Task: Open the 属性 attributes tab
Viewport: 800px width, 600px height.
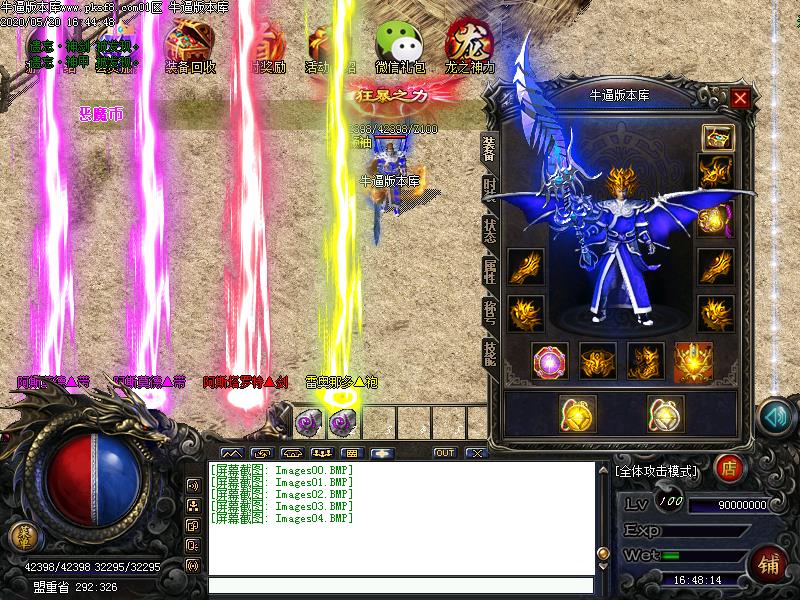Action: (x=489, y=271)
